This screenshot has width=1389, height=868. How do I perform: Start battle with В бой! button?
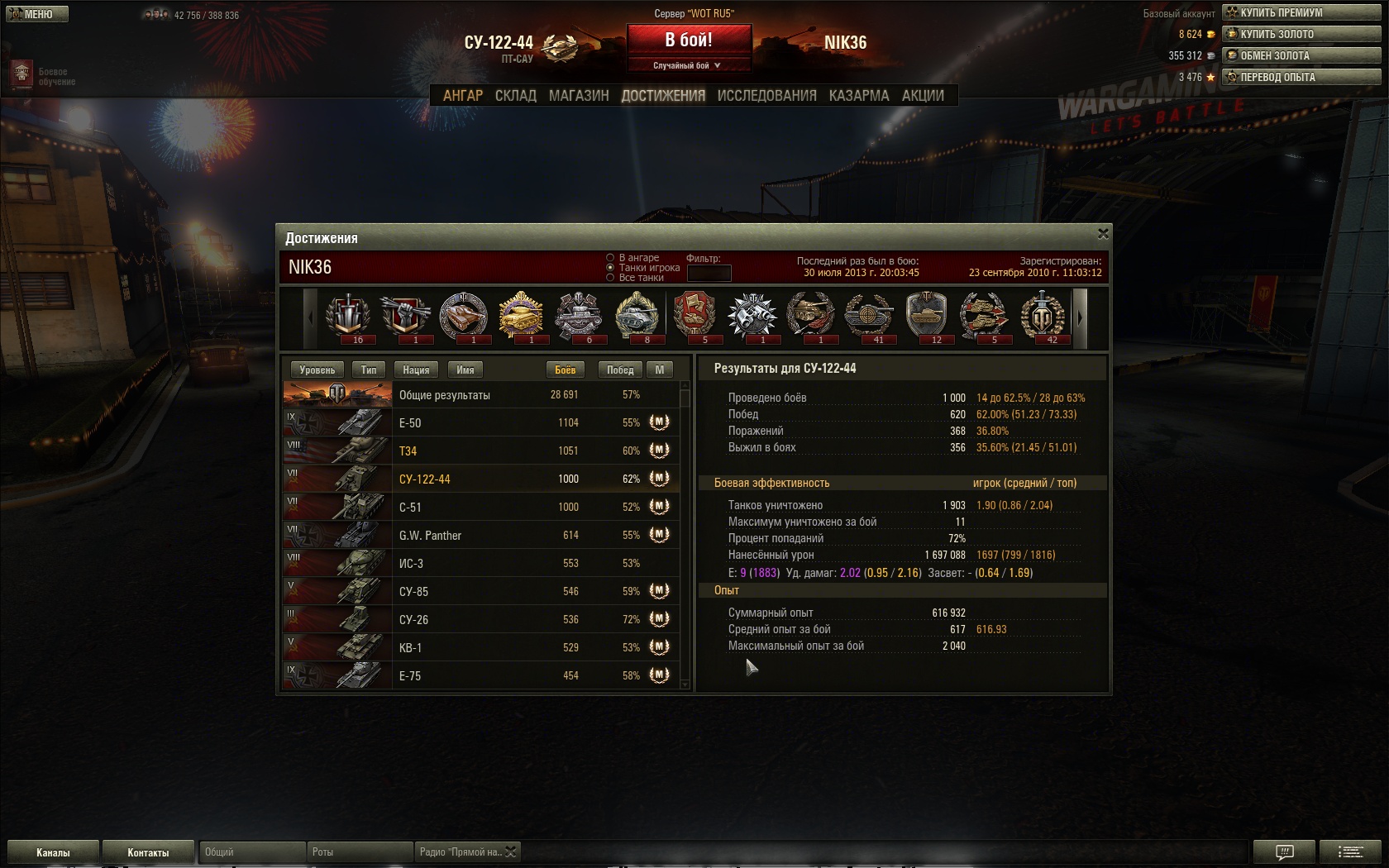pos(689,40)
